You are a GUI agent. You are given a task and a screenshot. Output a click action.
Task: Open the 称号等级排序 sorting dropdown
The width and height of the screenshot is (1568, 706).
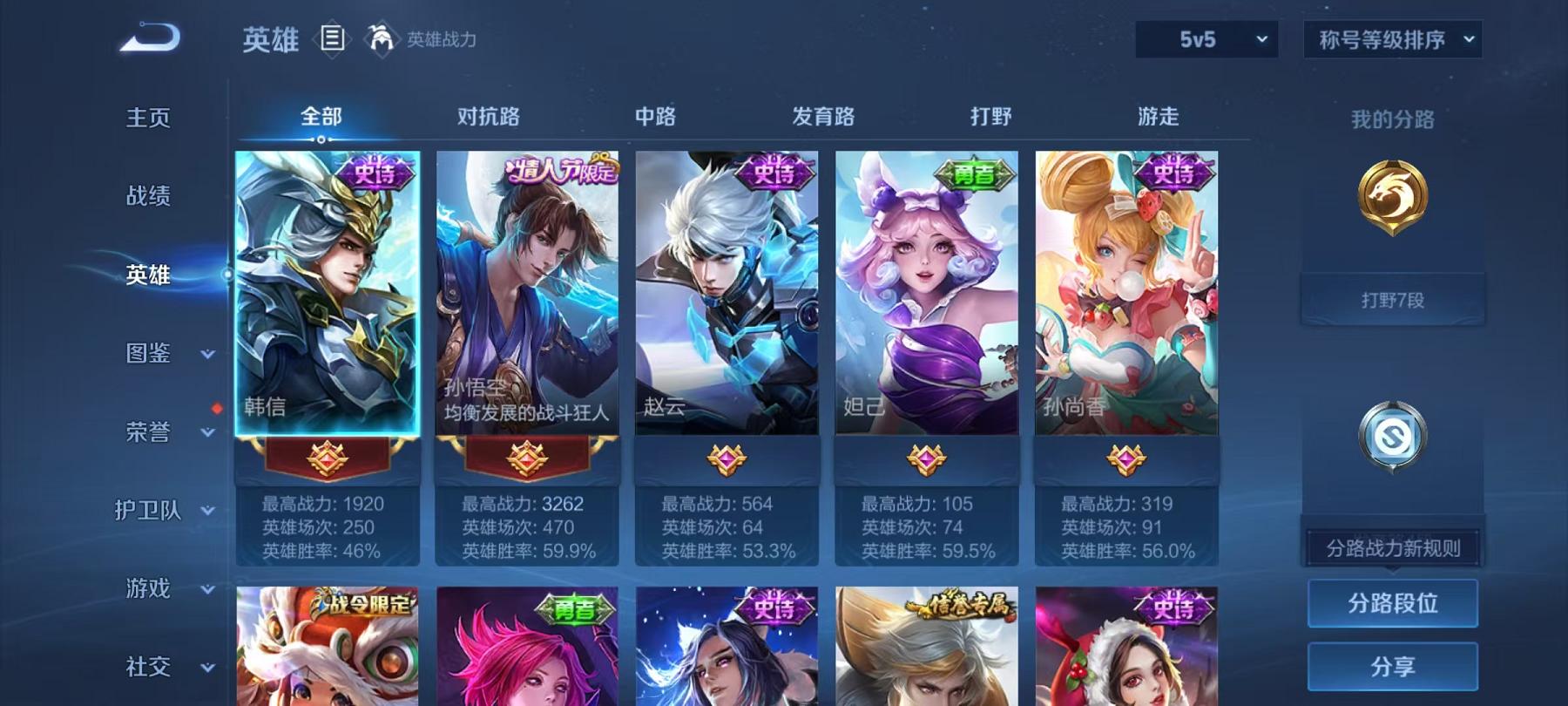tap(1389, 39)
